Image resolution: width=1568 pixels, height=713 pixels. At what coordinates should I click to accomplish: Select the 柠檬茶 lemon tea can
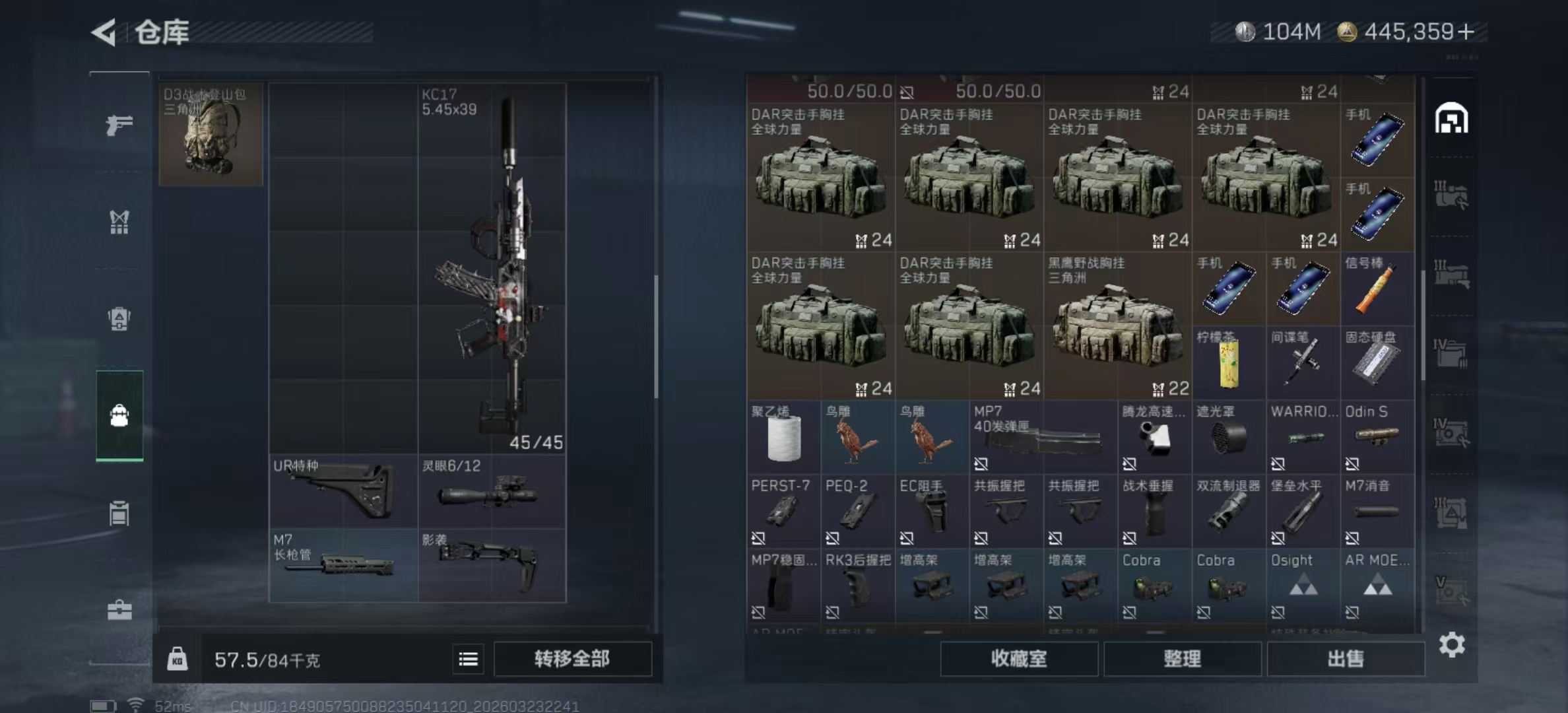[1229, 362]
